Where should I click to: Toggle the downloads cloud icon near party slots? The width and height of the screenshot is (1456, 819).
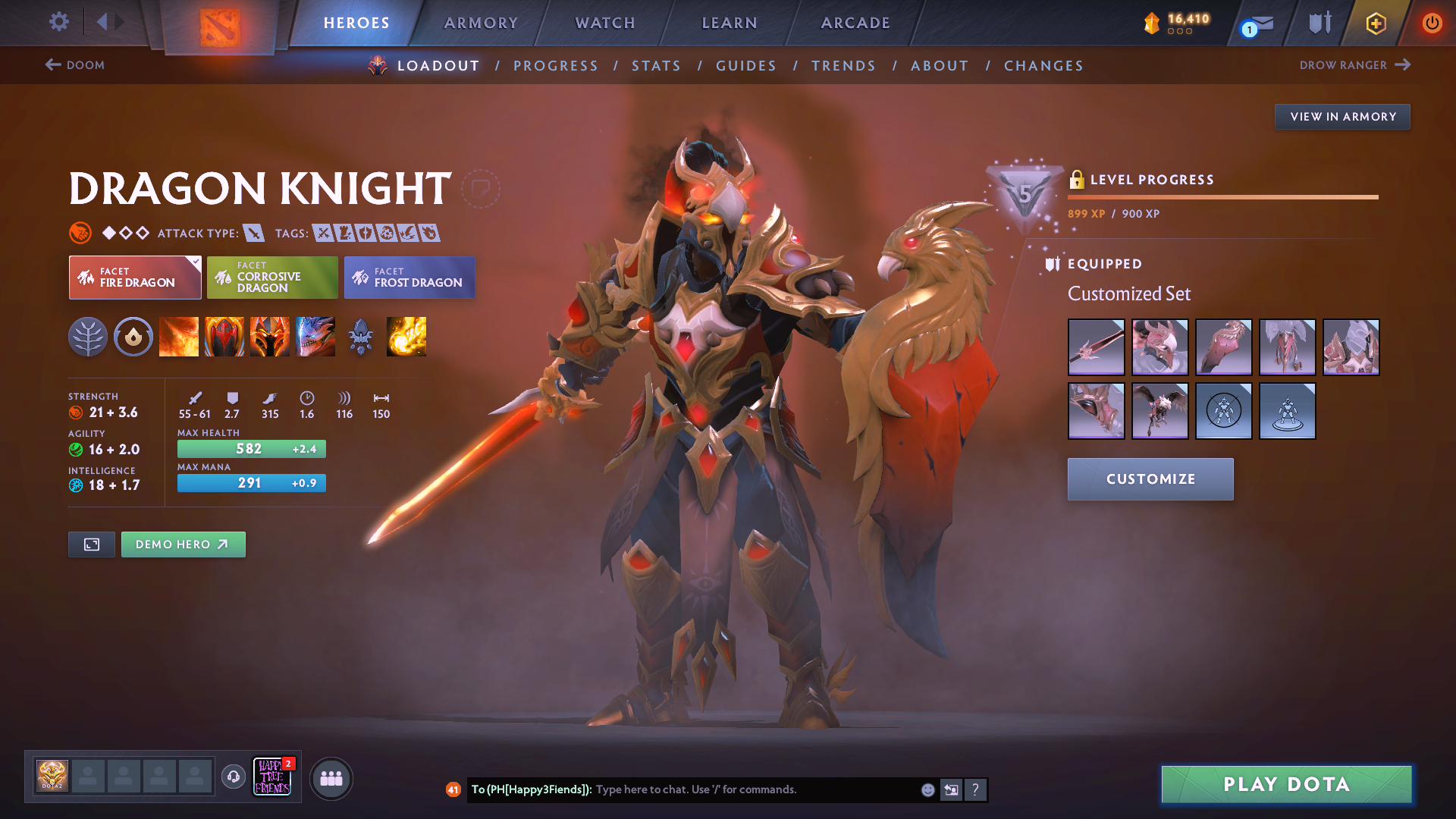(x=233, y=776)
